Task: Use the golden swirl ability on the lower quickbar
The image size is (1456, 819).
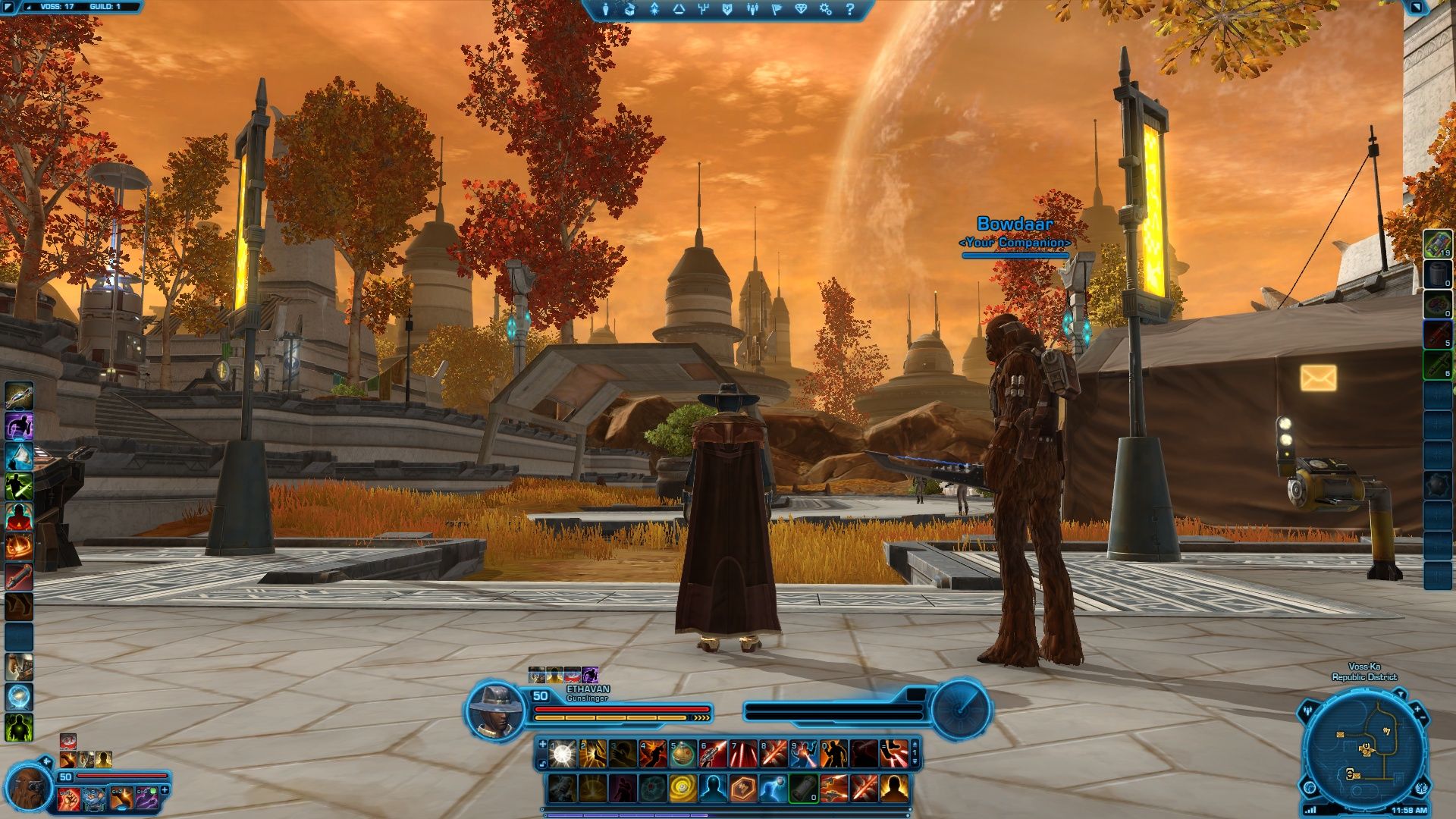Action: (682, 789)
